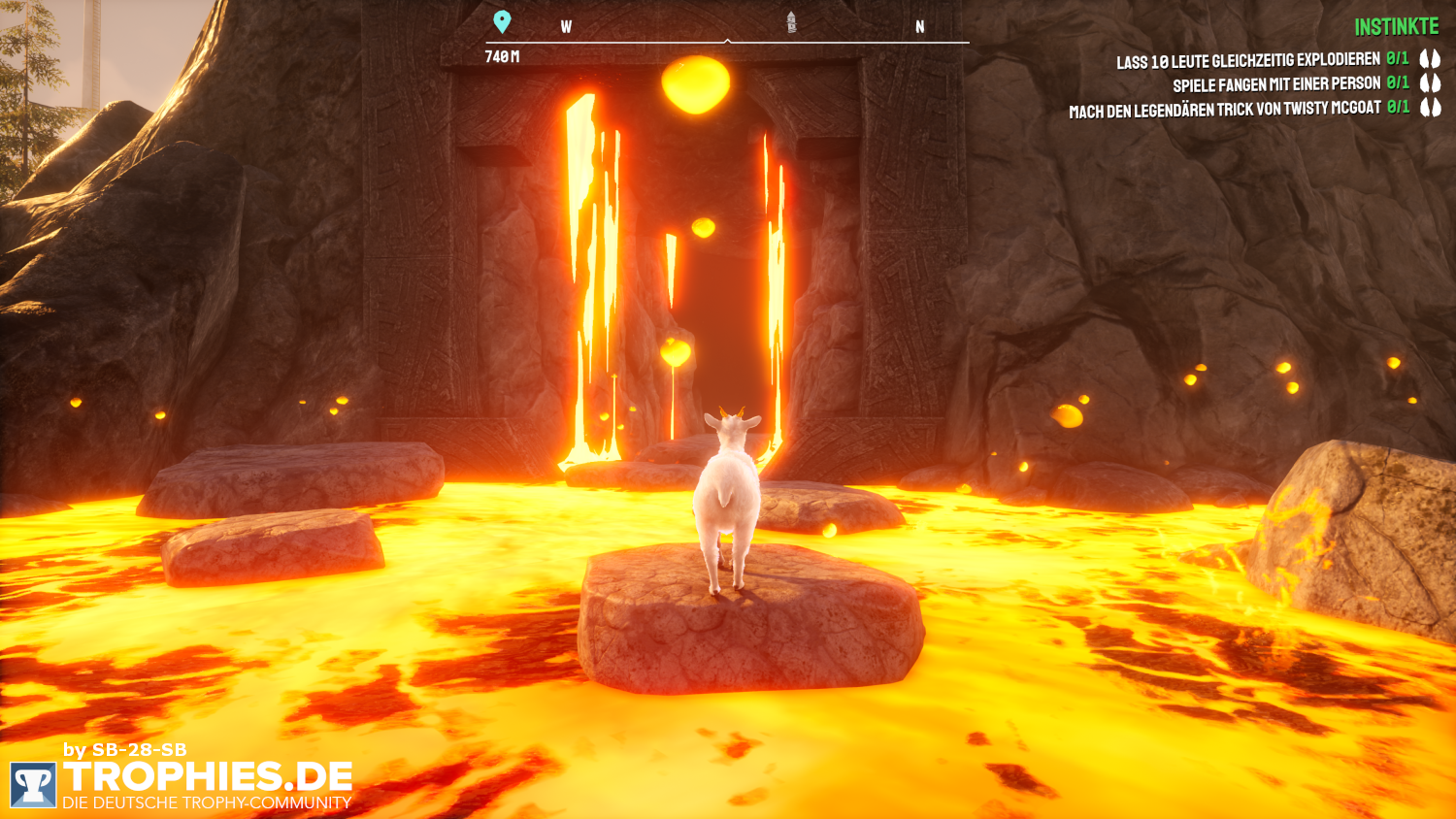This screenshot has width=1456, height=819.
Task: Select the tower icon on the compass bar
Action: 791,22
